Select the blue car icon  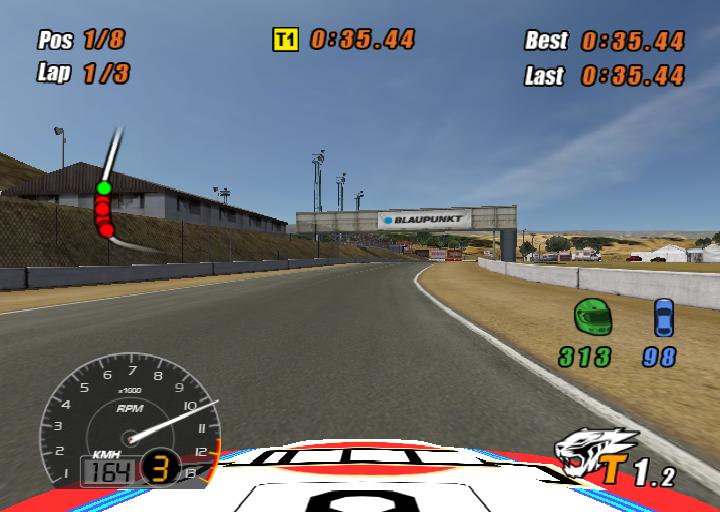point(663,317)
